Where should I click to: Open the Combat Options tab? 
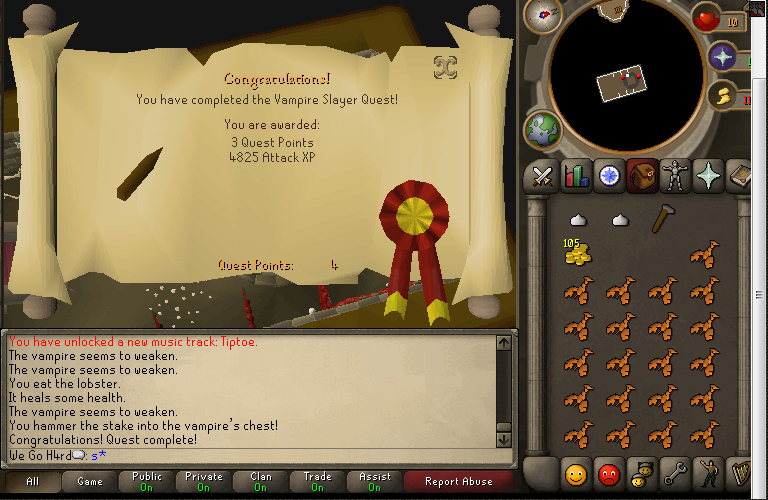(x=543, y=176)
